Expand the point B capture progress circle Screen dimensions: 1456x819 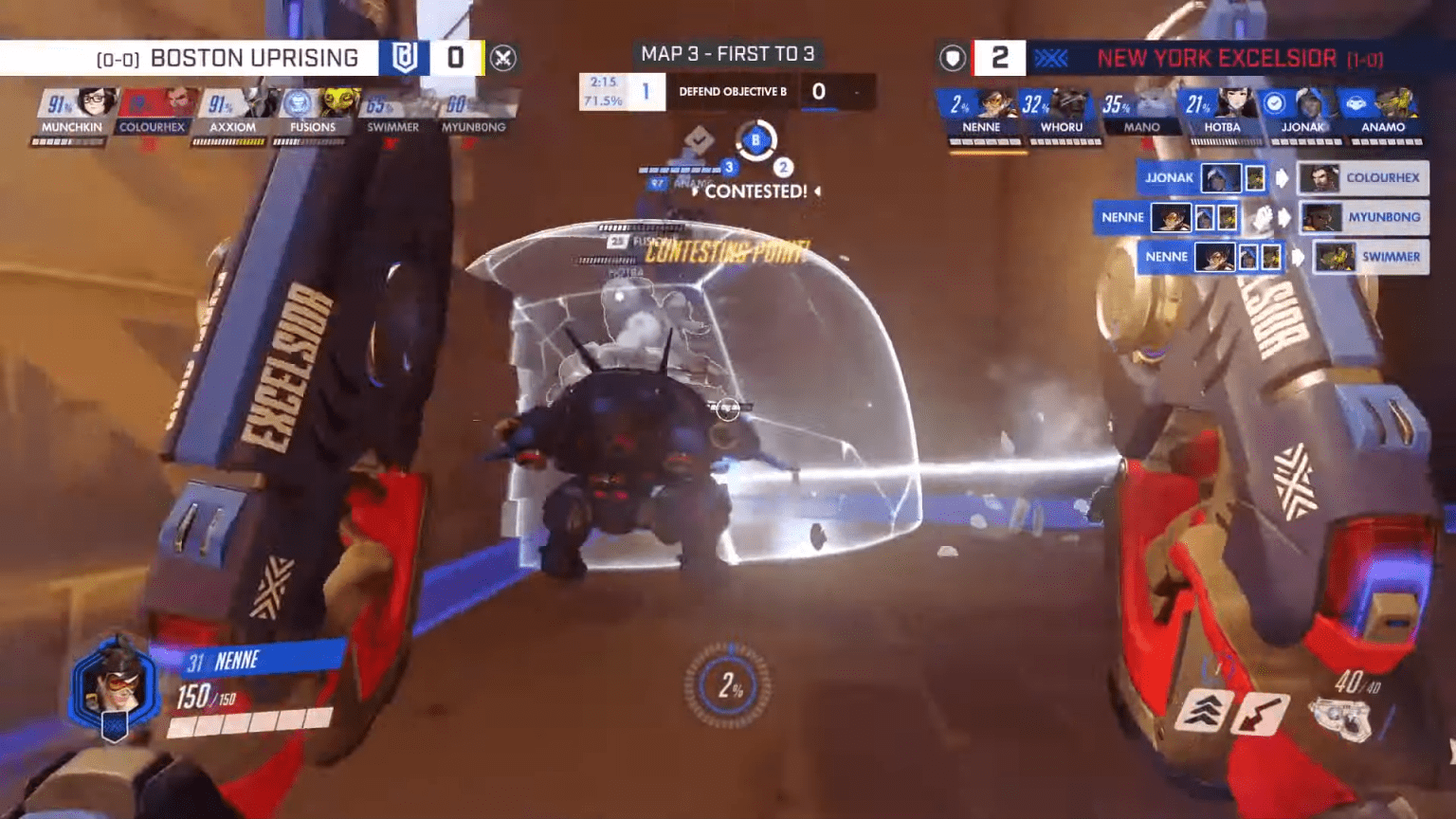pyautogui.click(x=755, y=141)
